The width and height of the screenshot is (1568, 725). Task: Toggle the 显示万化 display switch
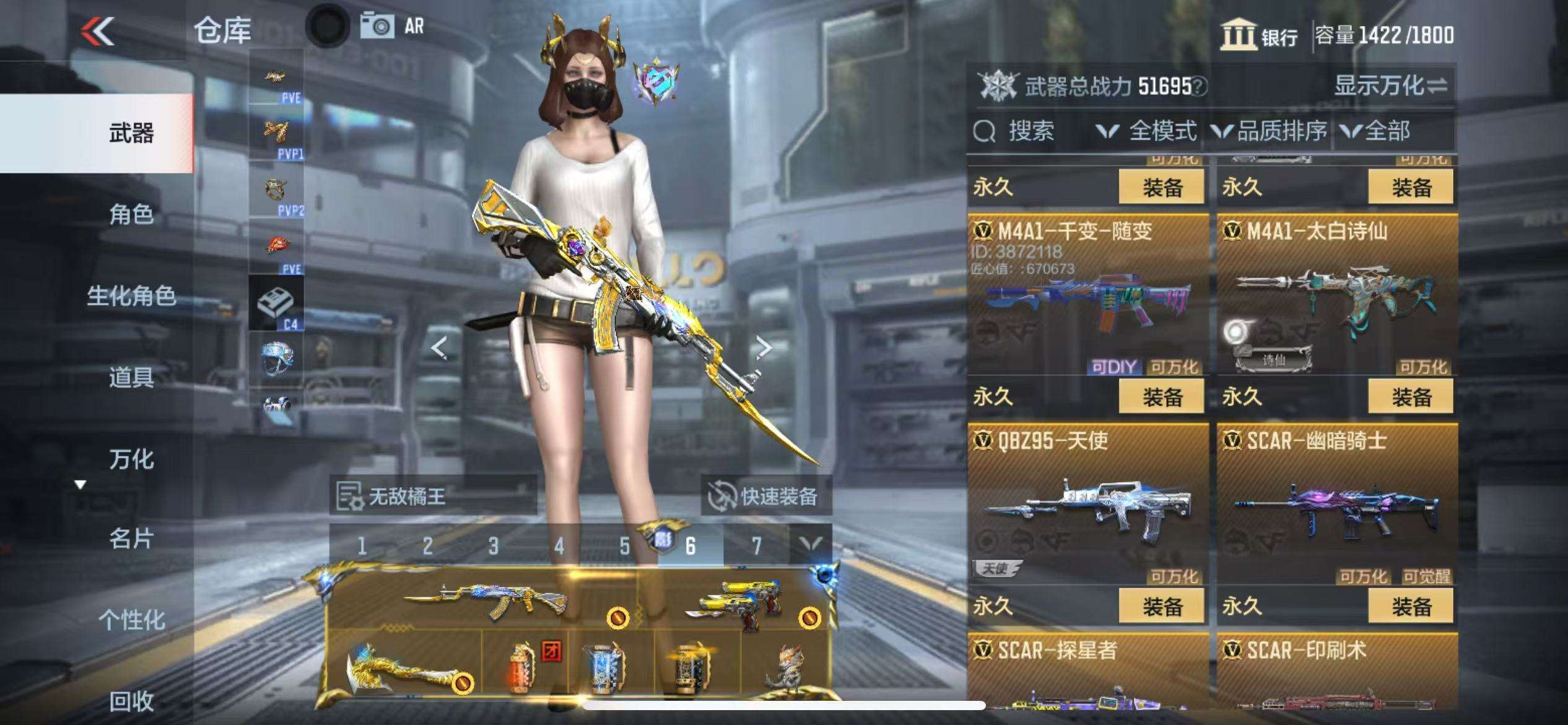click(x=1391, y=86)
